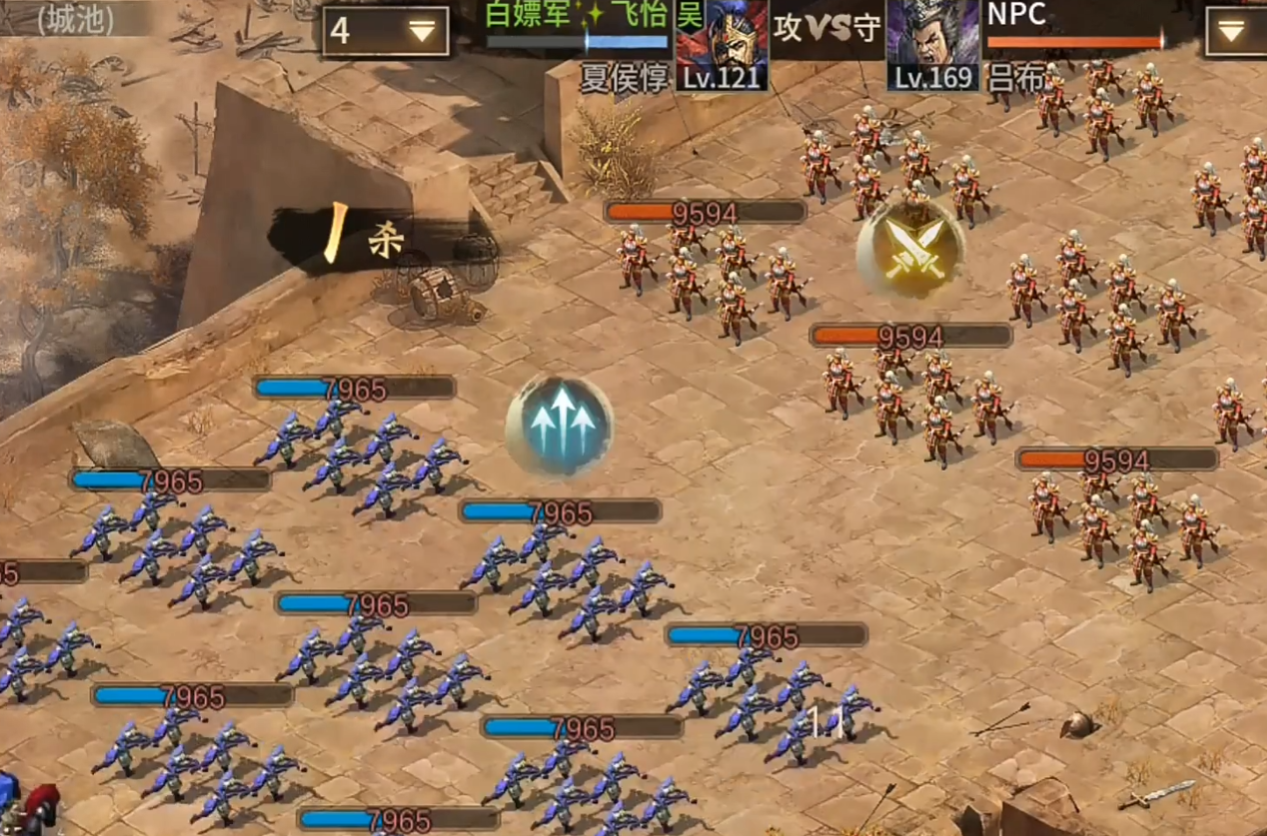Select the 吕布 Lv.169 general portrait
Screen dimensions: 1267x836
(932, 43)
